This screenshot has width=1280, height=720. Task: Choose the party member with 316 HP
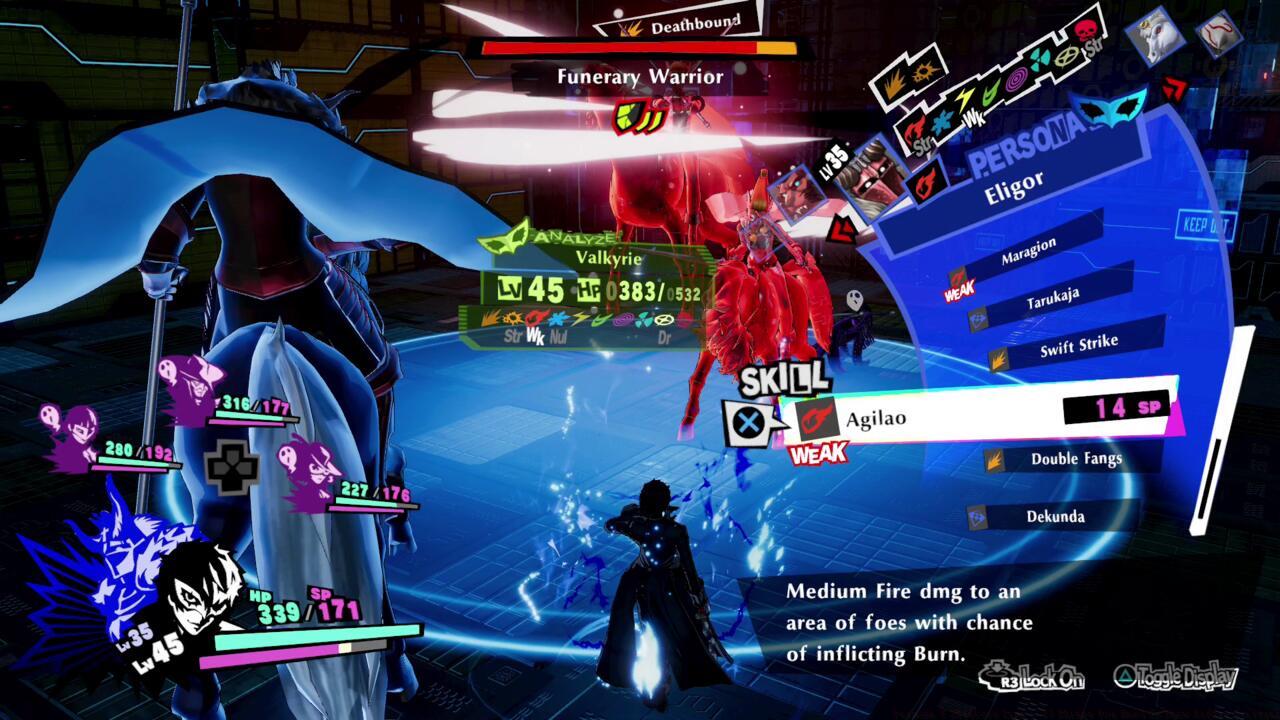click(195, 392)
